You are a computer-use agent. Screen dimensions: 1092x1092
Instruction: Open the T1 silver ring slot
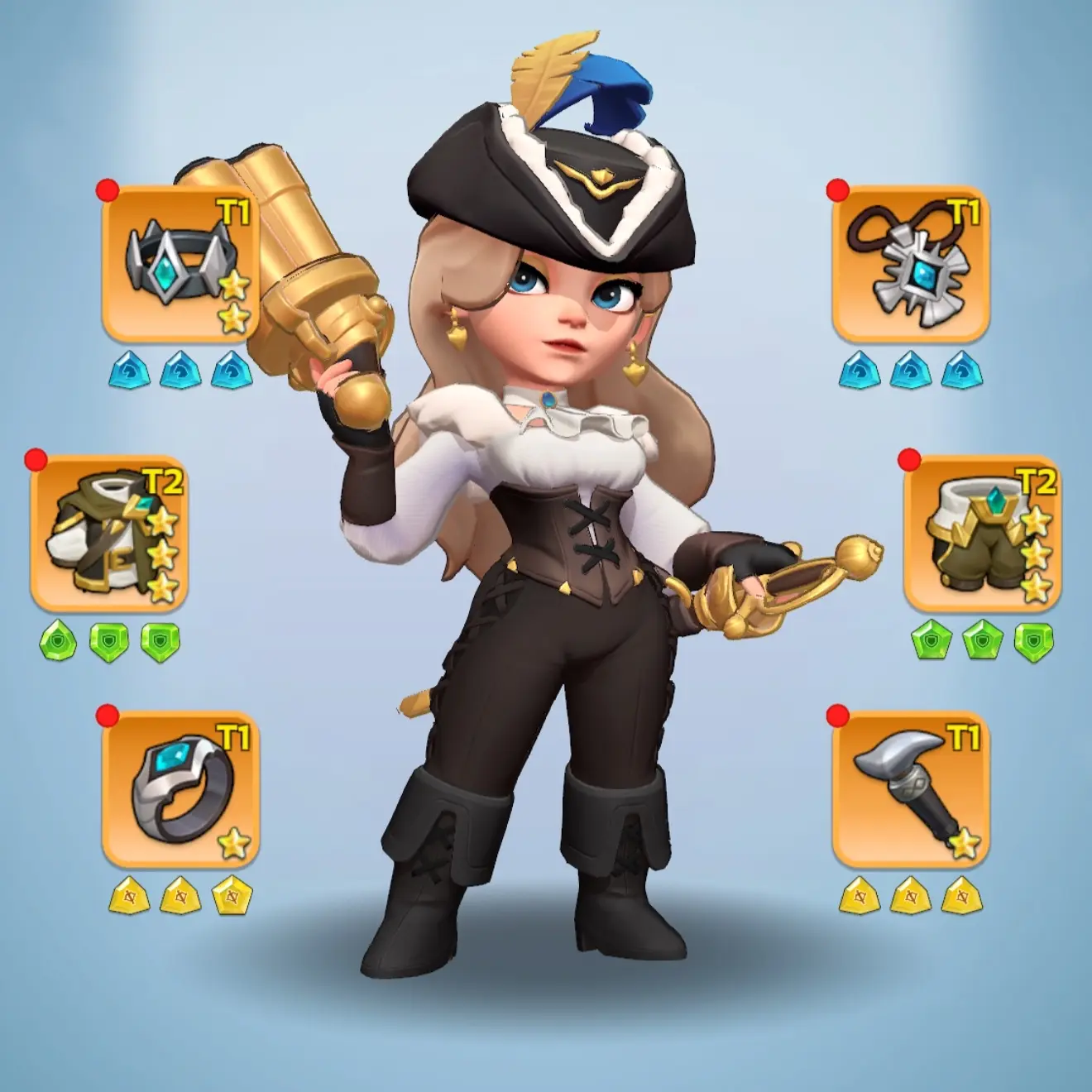click(180, 789)
